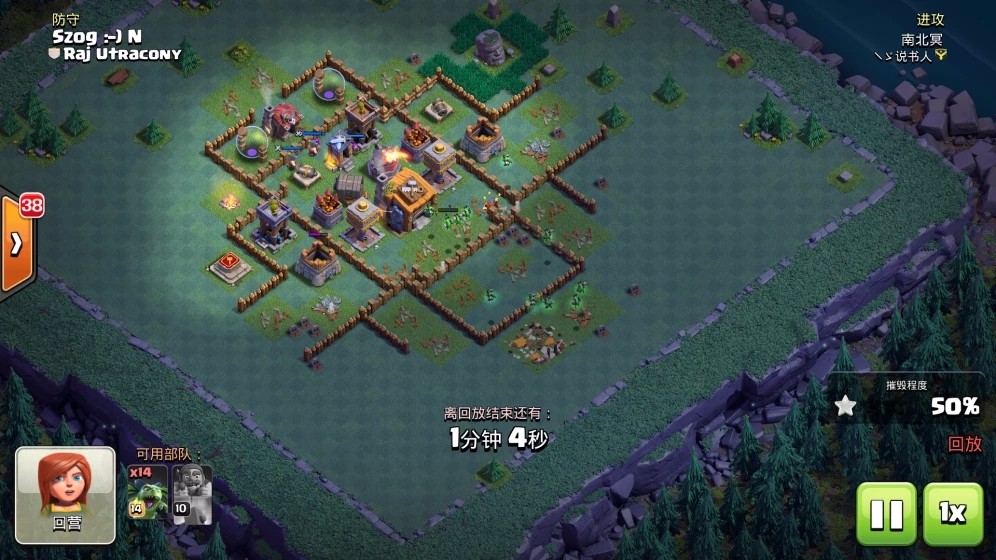
Task: Pause the replay playback
Action: pyautogui.click(x=885, y=513)
